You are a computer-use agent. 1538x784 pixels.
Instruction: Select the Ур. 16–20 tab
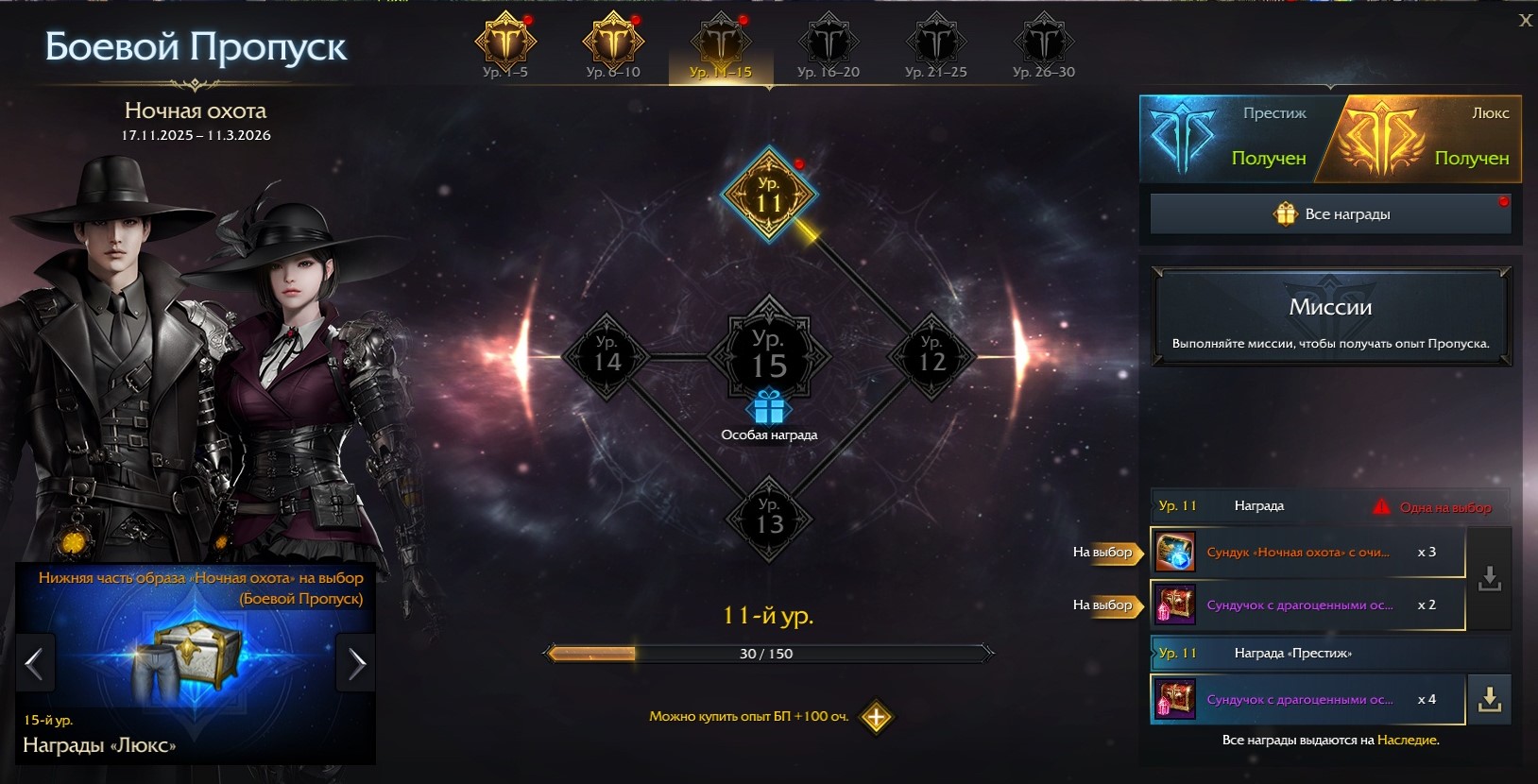pos(829,46)
